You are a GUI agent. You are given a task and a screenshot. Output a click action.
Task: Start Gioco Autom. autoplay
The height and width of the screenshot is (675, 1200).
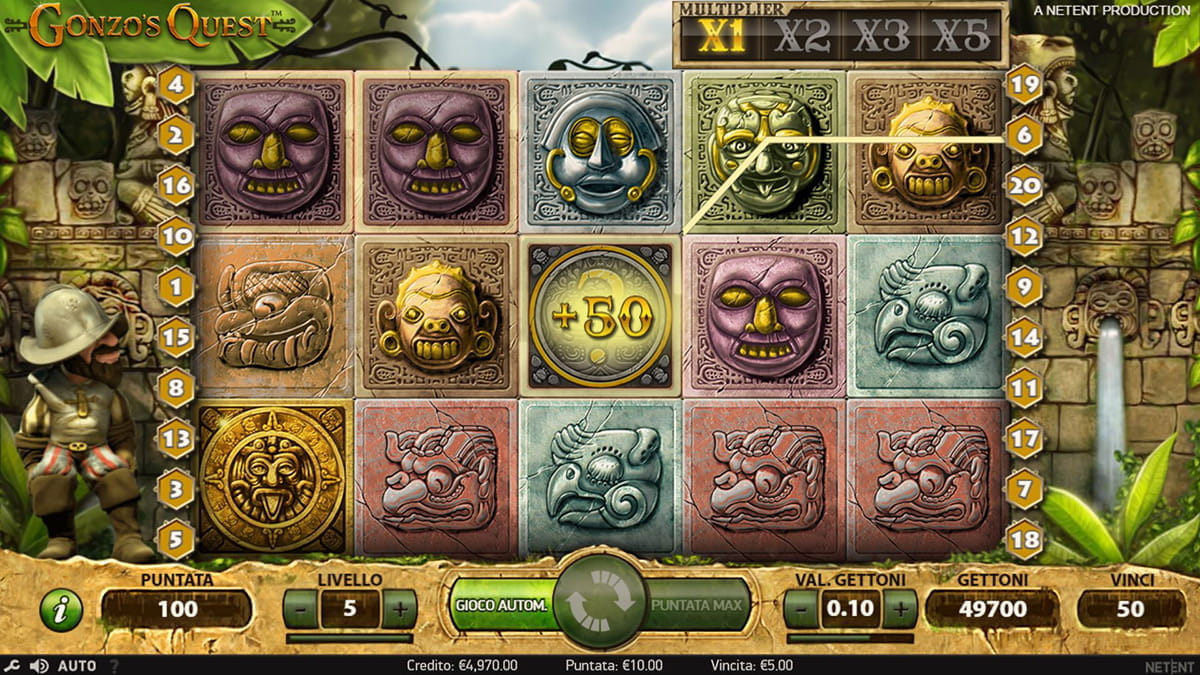(502, 605)
